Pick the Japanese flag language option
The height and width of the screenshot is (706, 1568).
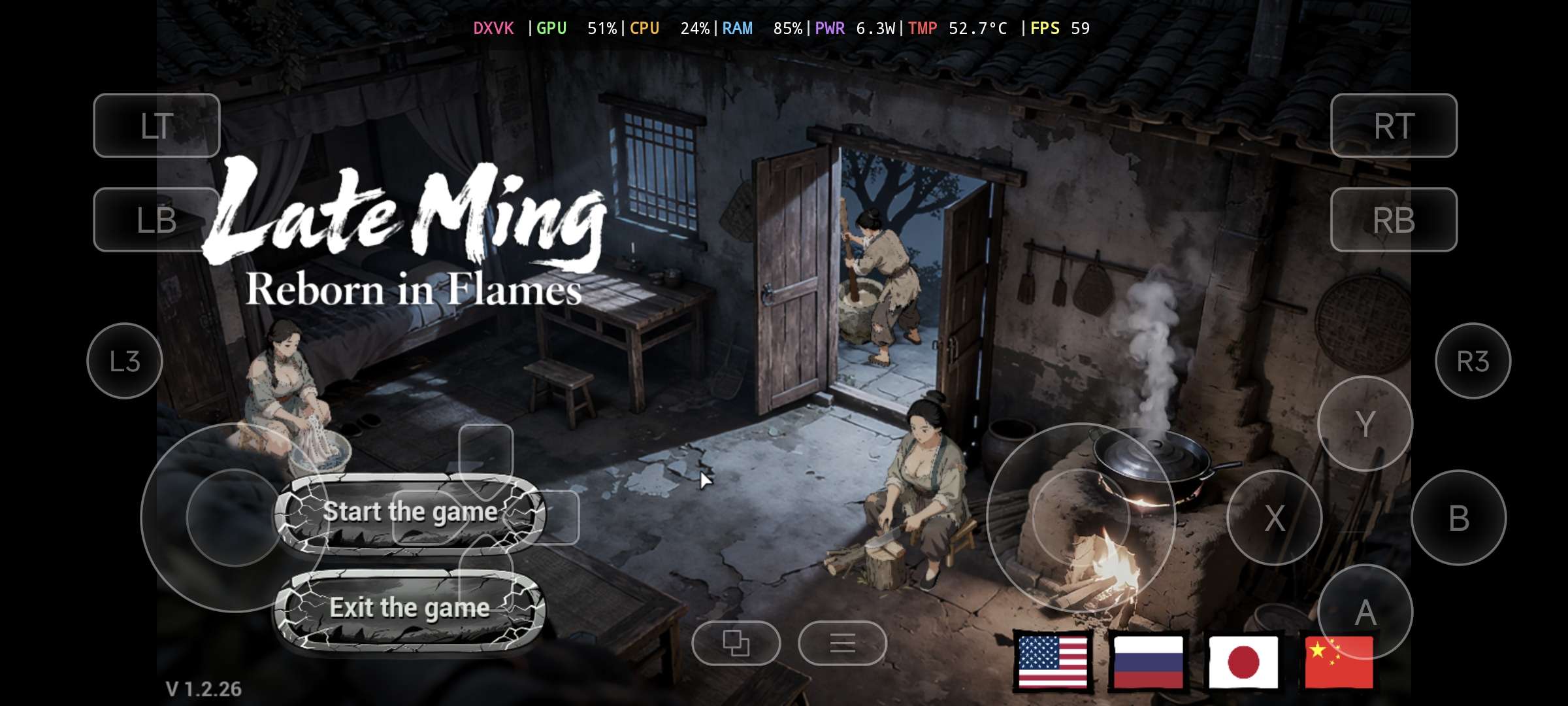tap(1243, 662)
